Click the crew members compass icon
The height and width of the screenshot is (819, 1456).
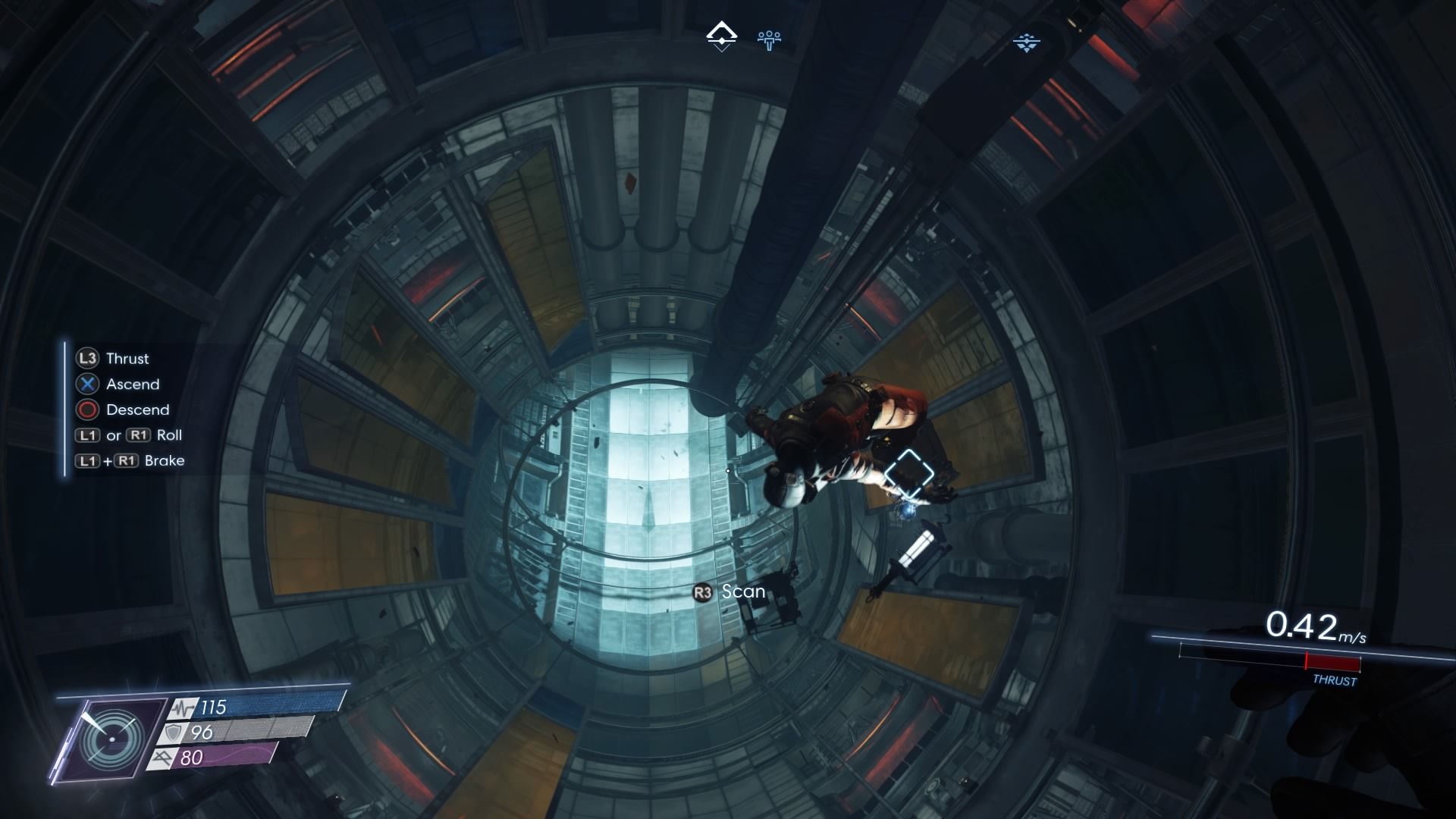coord(769,38)
